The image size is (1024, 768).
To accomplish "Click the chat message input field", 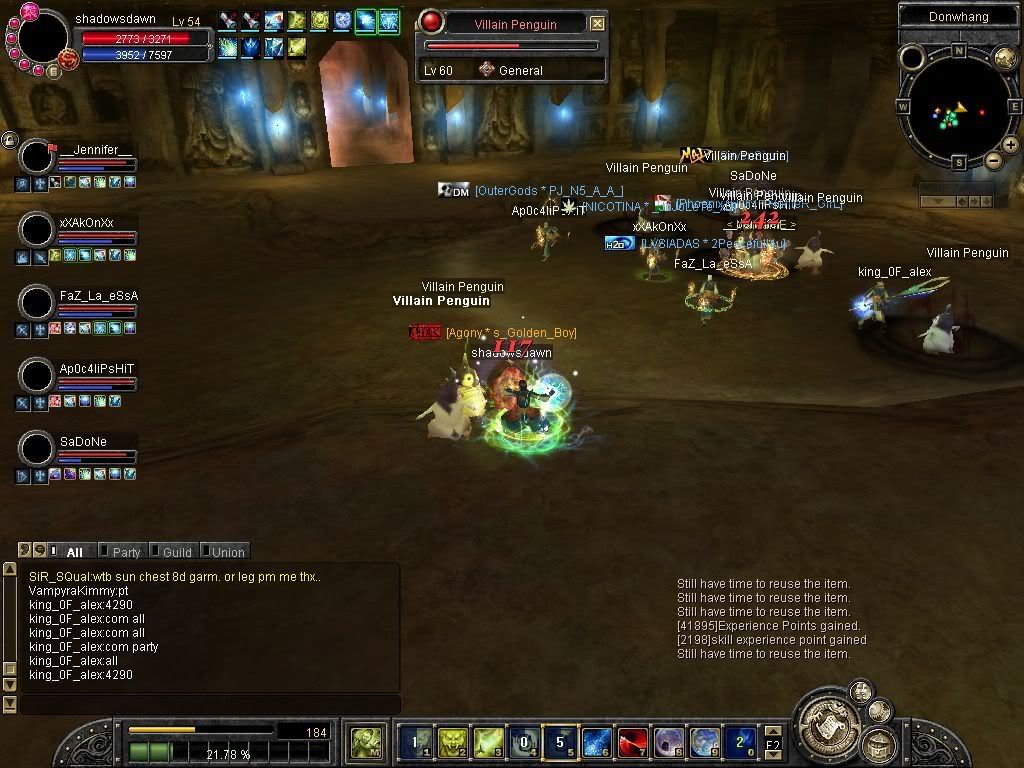I will point(210,705).
